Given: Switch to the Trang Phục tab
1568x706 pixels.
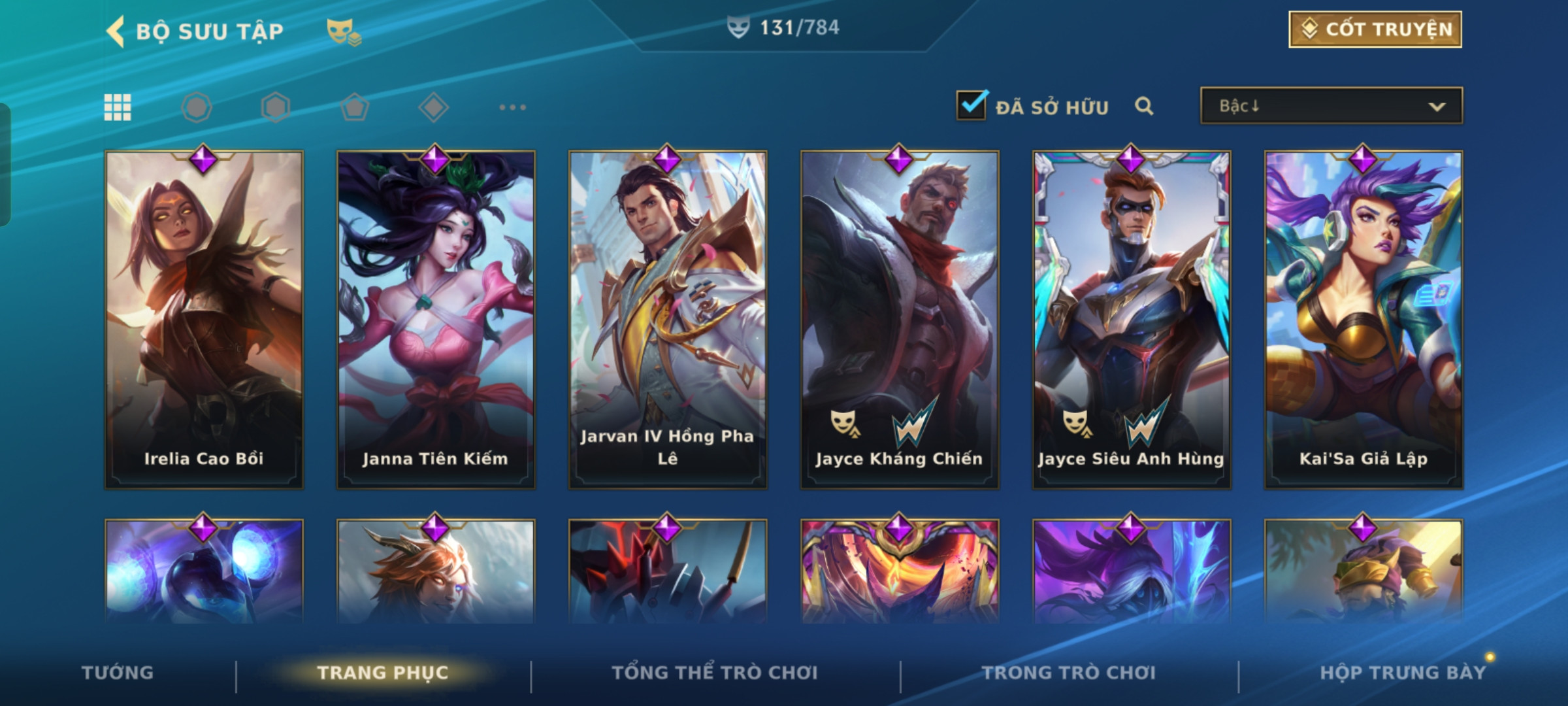Looking at the screenshot, I should 383,673.
